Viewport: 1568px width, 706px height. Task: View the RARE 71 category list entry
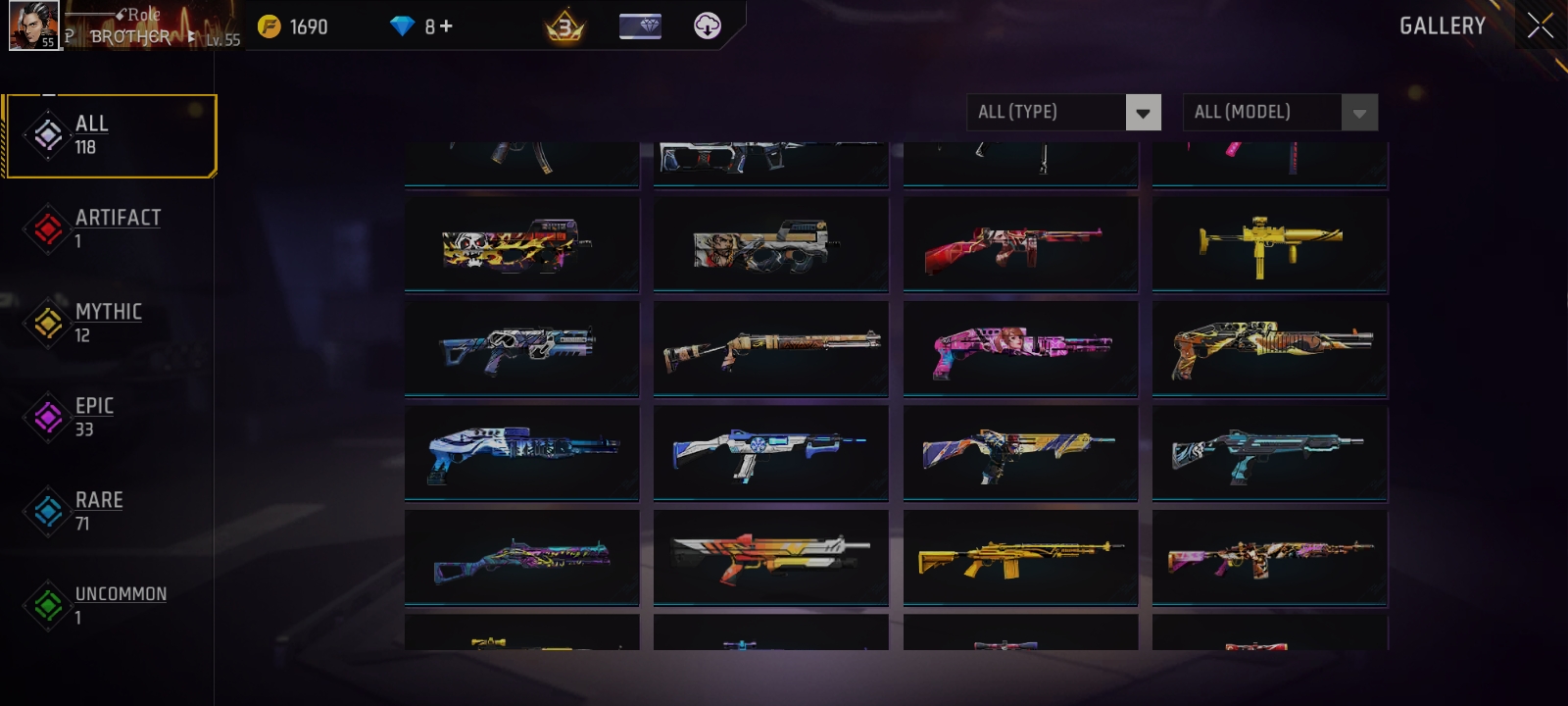pyautogui.click(x=99, y=511)
